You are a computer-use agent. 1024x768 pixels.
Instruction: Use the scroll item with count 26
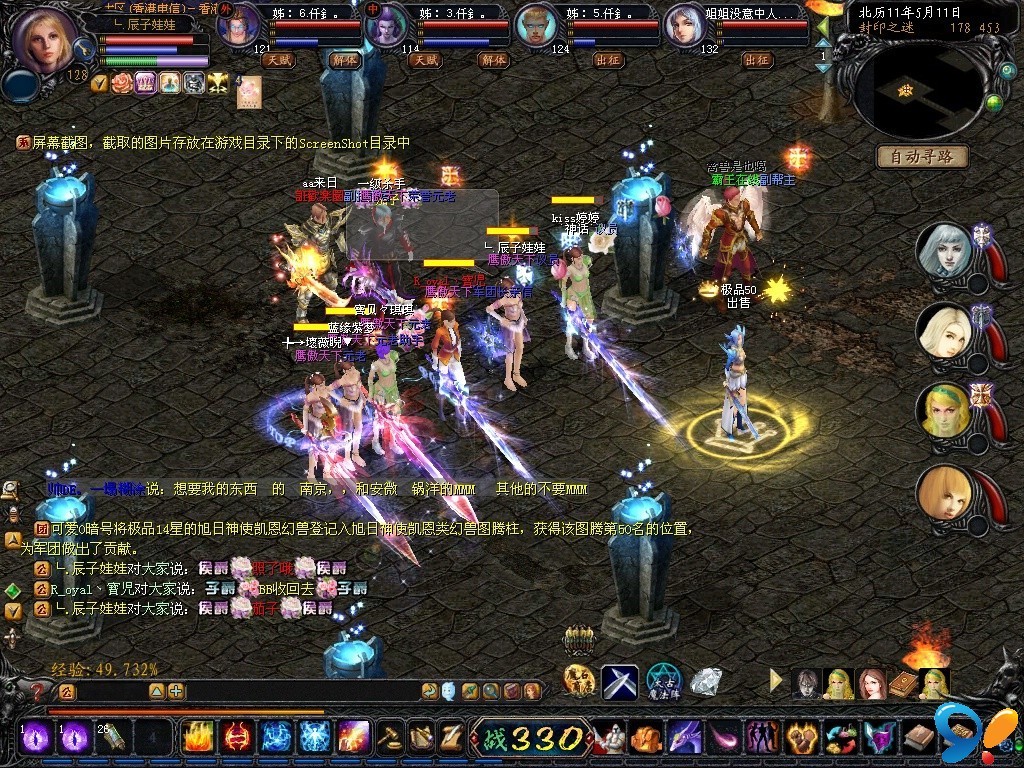click(112, 739)
